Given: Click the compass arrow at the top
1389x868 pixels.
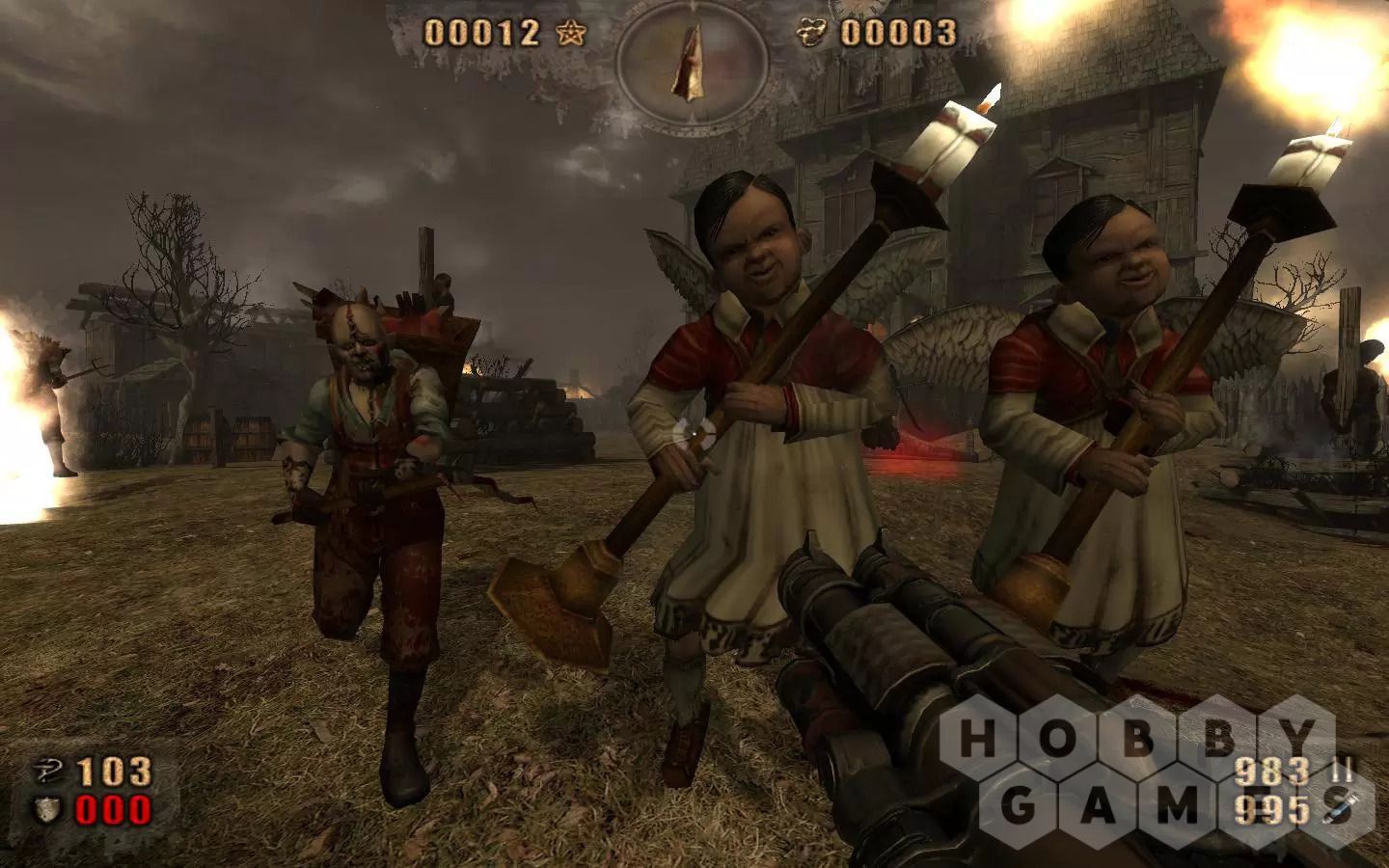Looking at the screenshot, I should (693, 60).
